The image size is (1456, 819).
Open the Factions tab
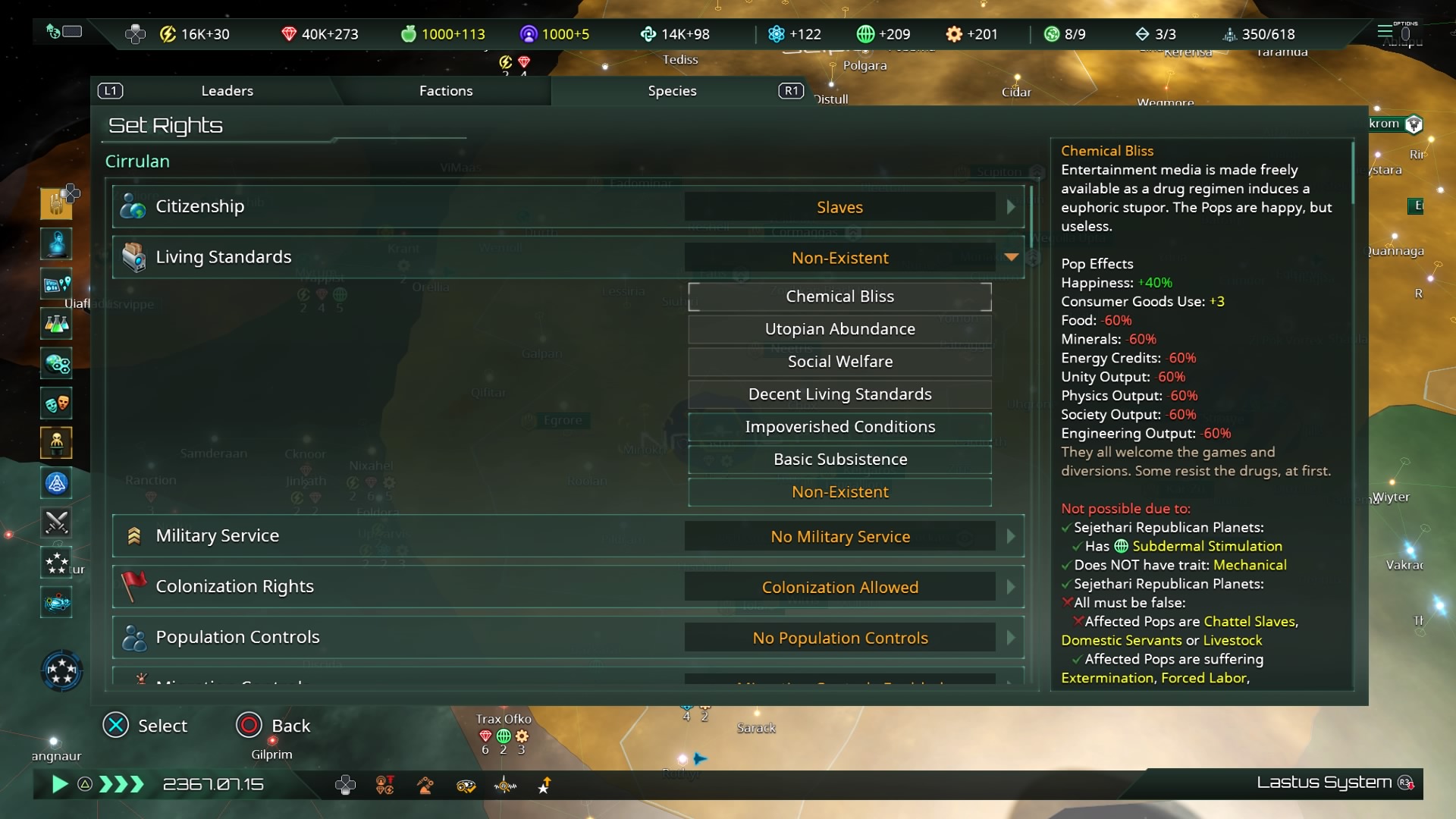click(x=445, y=91)
